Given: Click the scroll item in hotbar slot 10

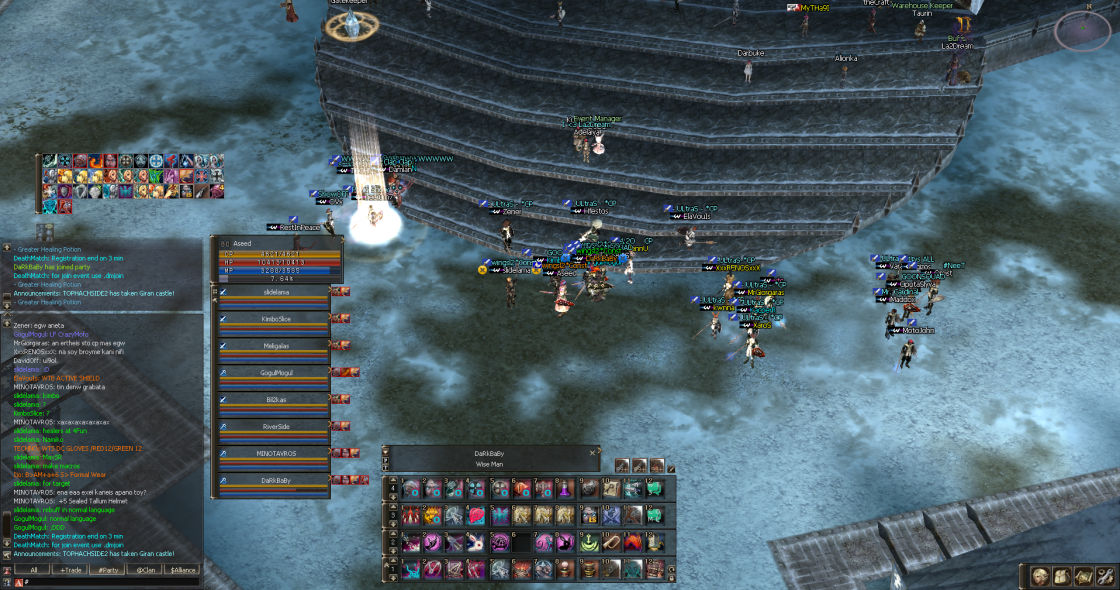Looking at the screenshot, I should coord(610,488).
